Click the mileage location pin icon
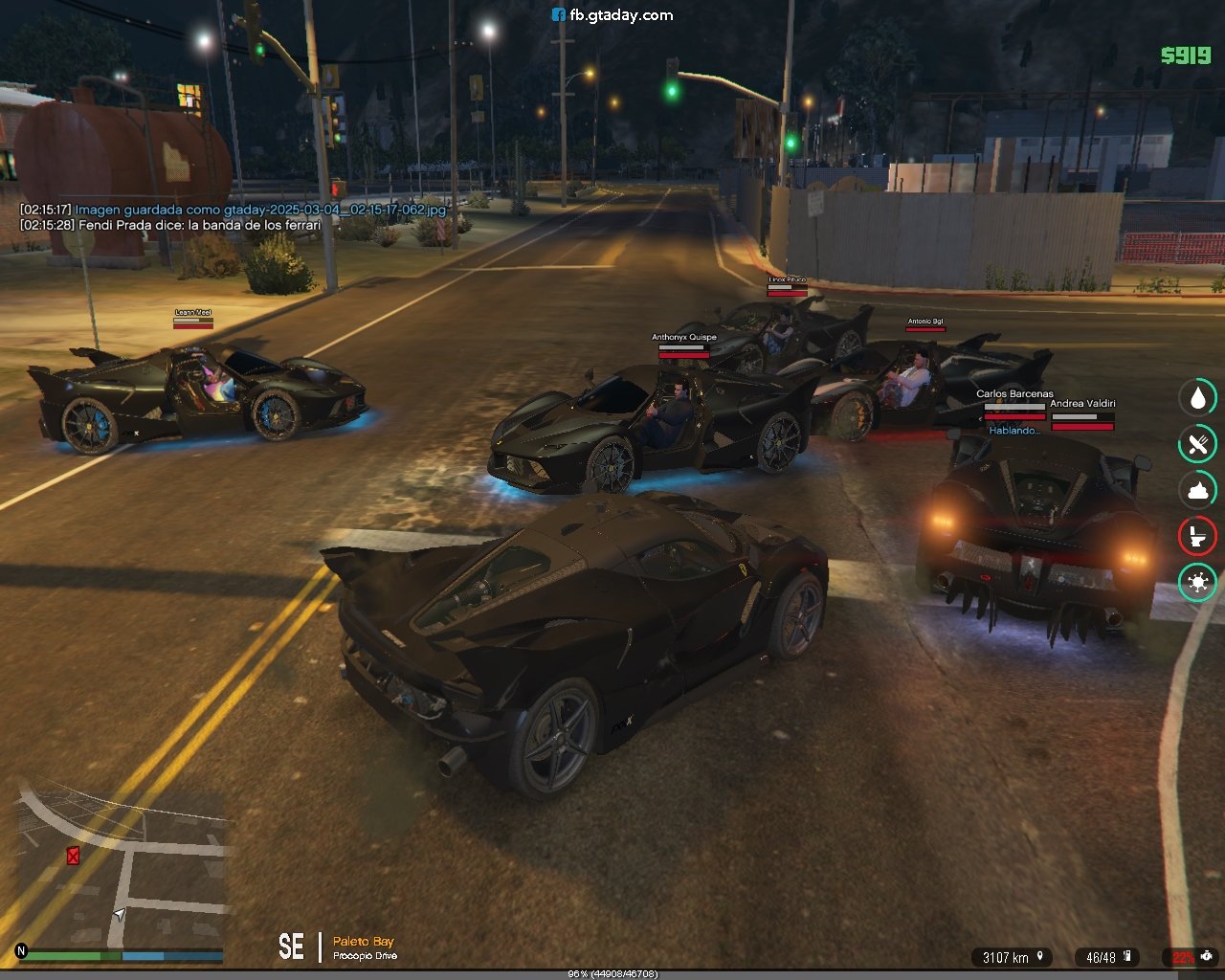1225x980 pixels. 1039,956
